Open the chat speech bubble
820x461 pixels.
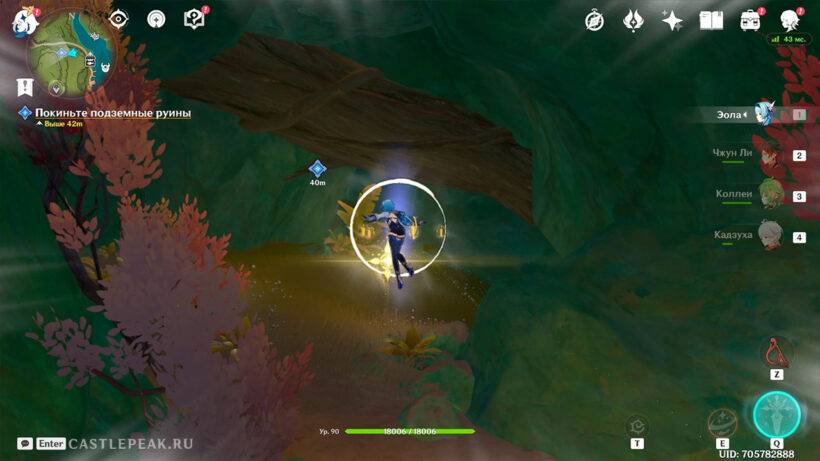pyautogui.click(x=24, y=443)
